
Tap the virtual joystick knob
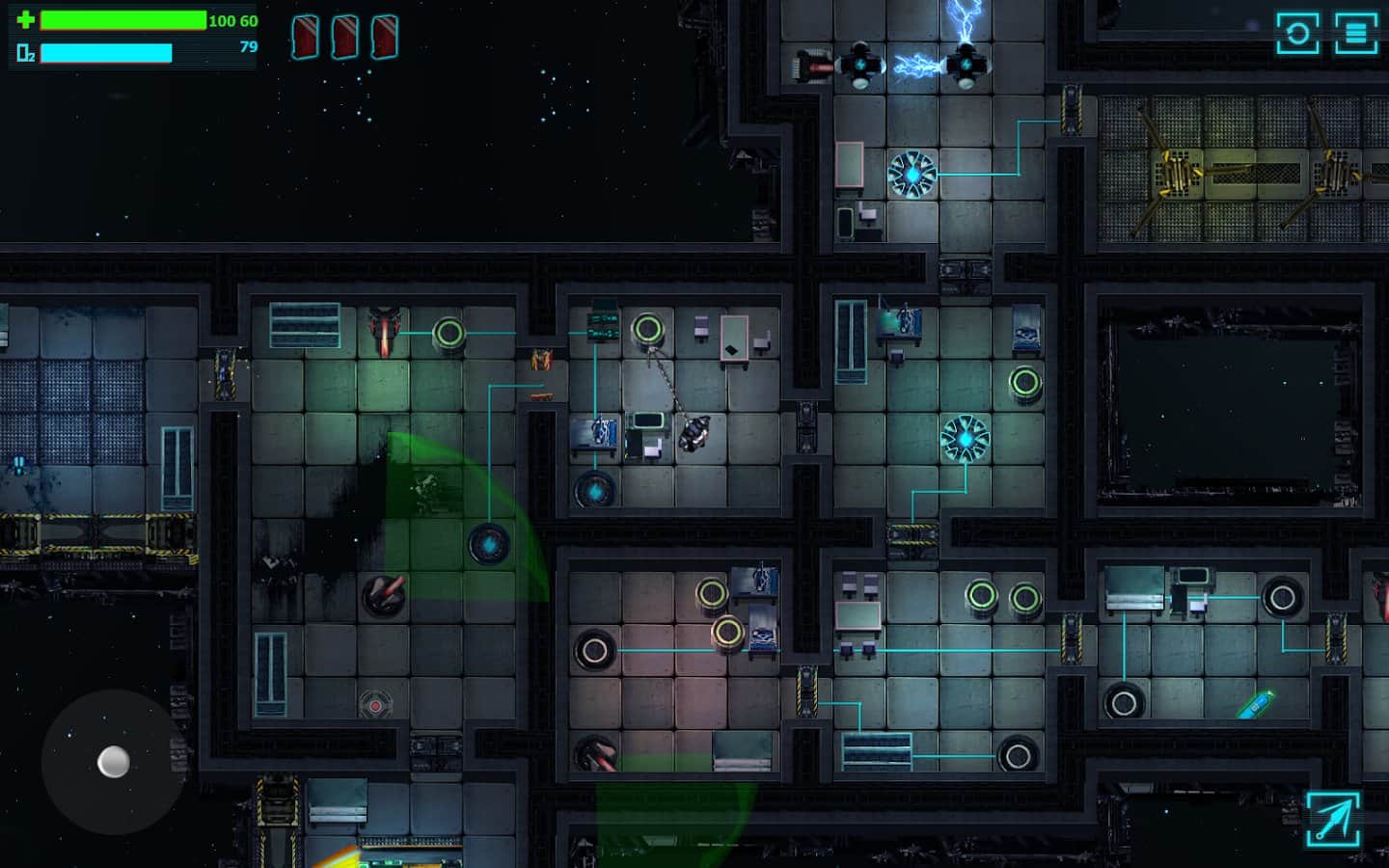tap(114, 762)
